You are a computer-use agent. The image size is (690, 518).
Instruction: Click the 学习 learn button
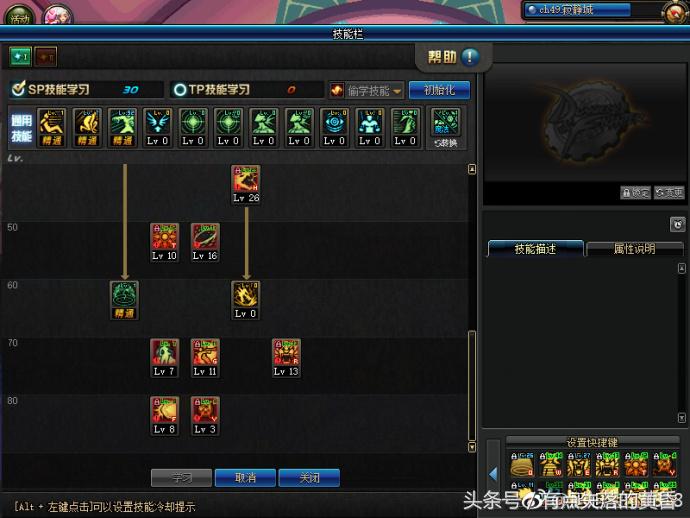pos(181,478)
